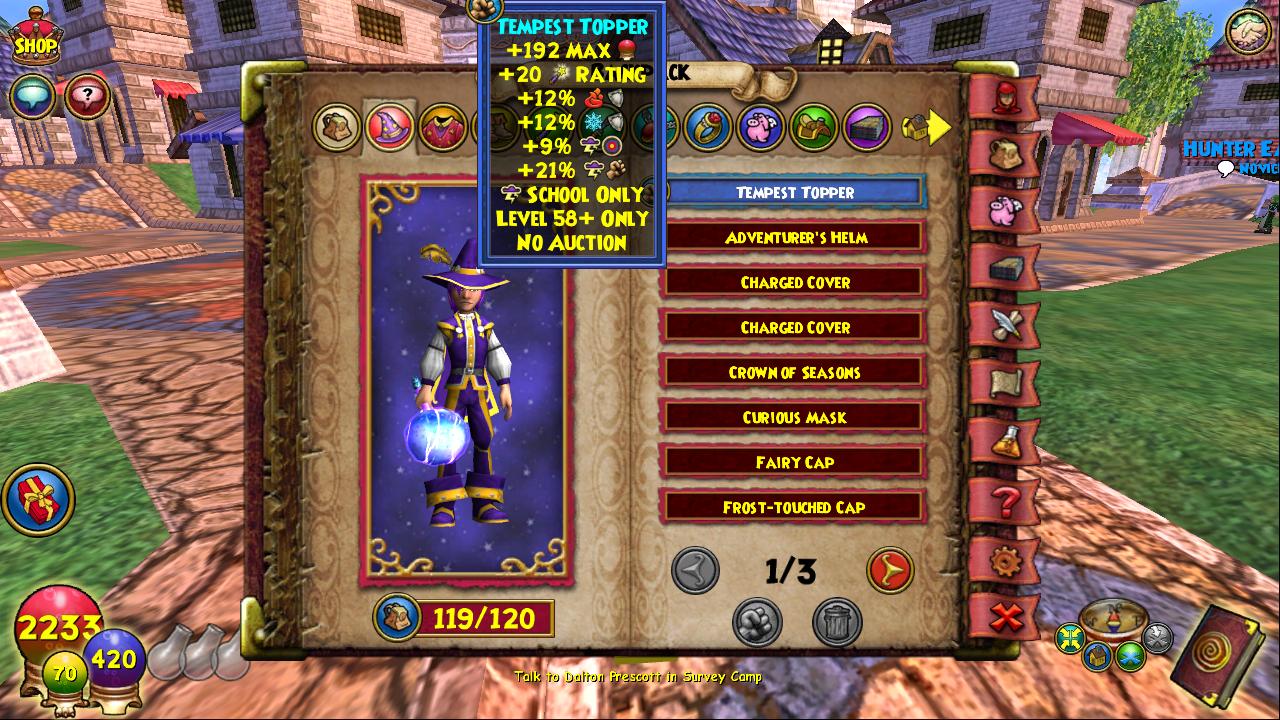
Task: Click the trash can button
Action: click(x=837, y=622)
